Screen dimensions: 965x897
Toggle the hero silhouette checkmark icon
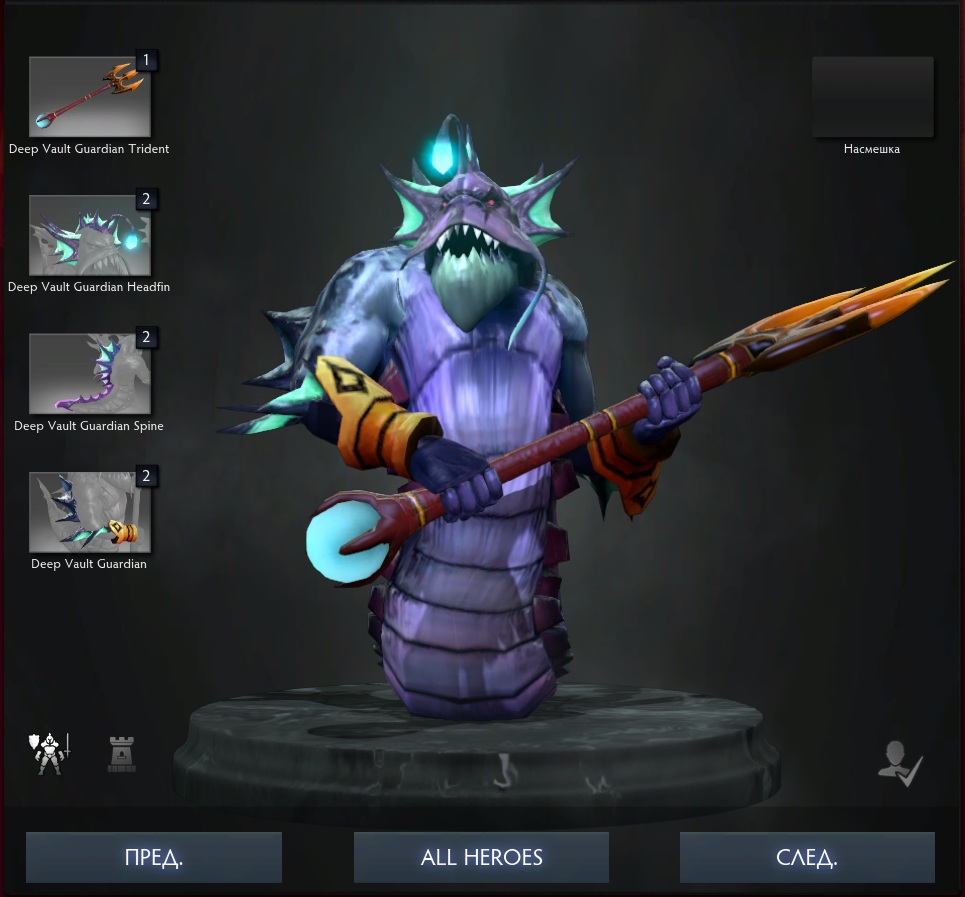(x=899, y=765)
